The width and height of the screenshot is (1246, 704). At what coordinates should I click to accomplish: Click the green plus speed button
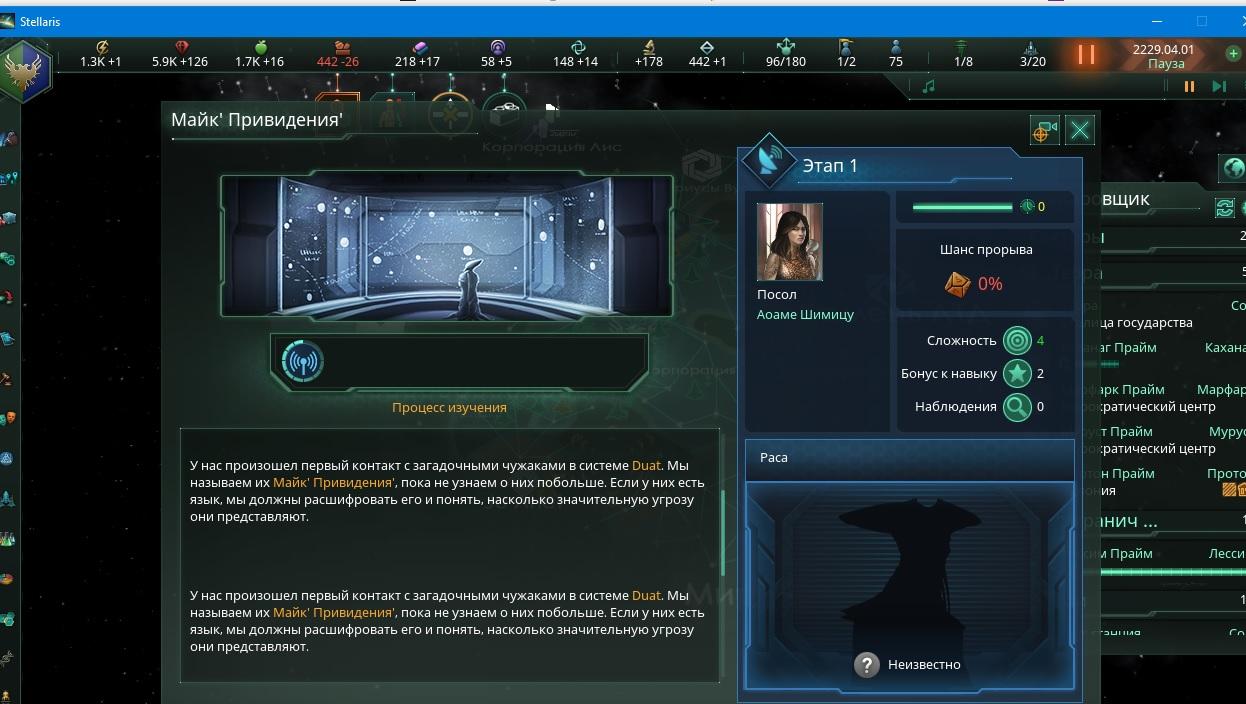1233,53
